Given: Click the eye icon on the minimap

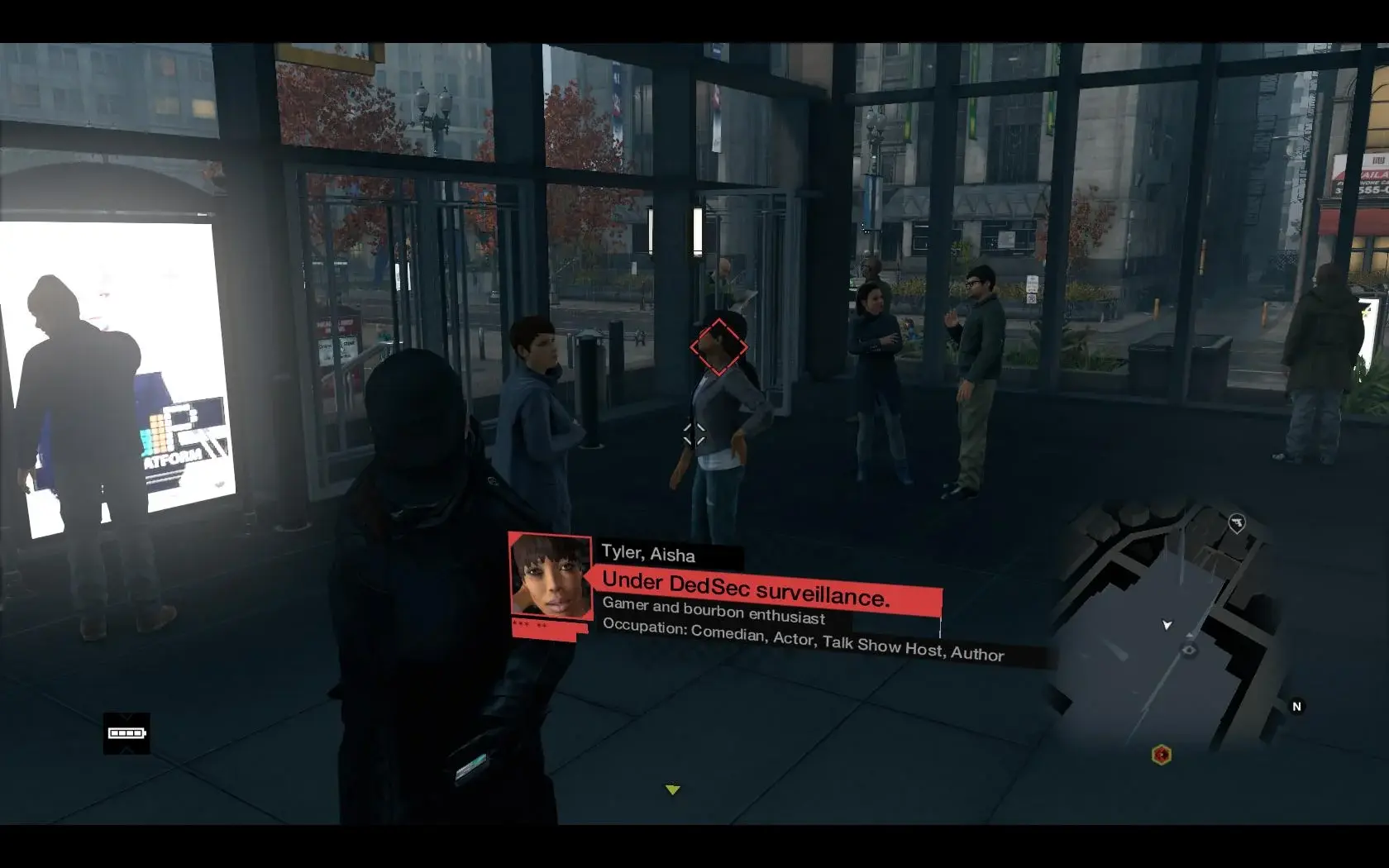Looking at the screenshot, I should tap(1190, 651).
